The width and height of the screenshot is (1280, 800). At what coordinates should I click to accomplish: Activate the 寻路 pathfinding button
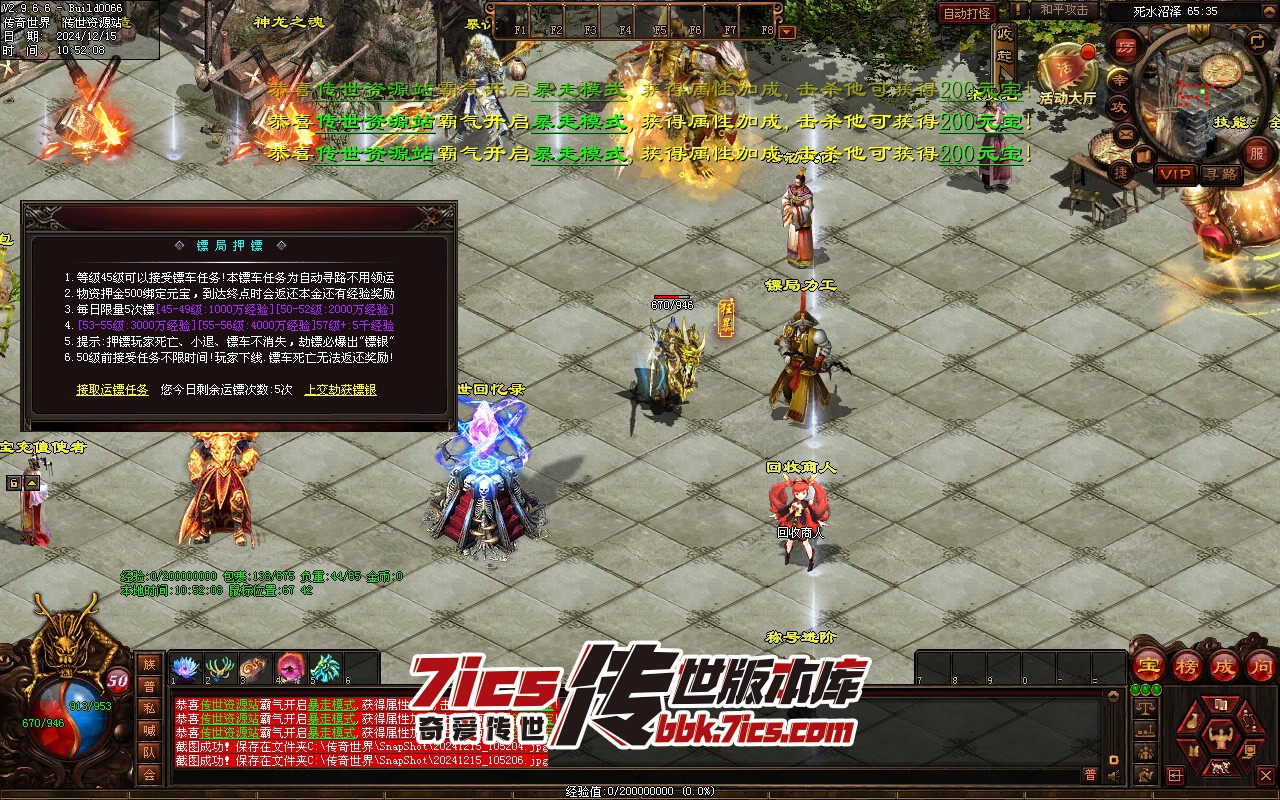click(x=1221, y=174)
